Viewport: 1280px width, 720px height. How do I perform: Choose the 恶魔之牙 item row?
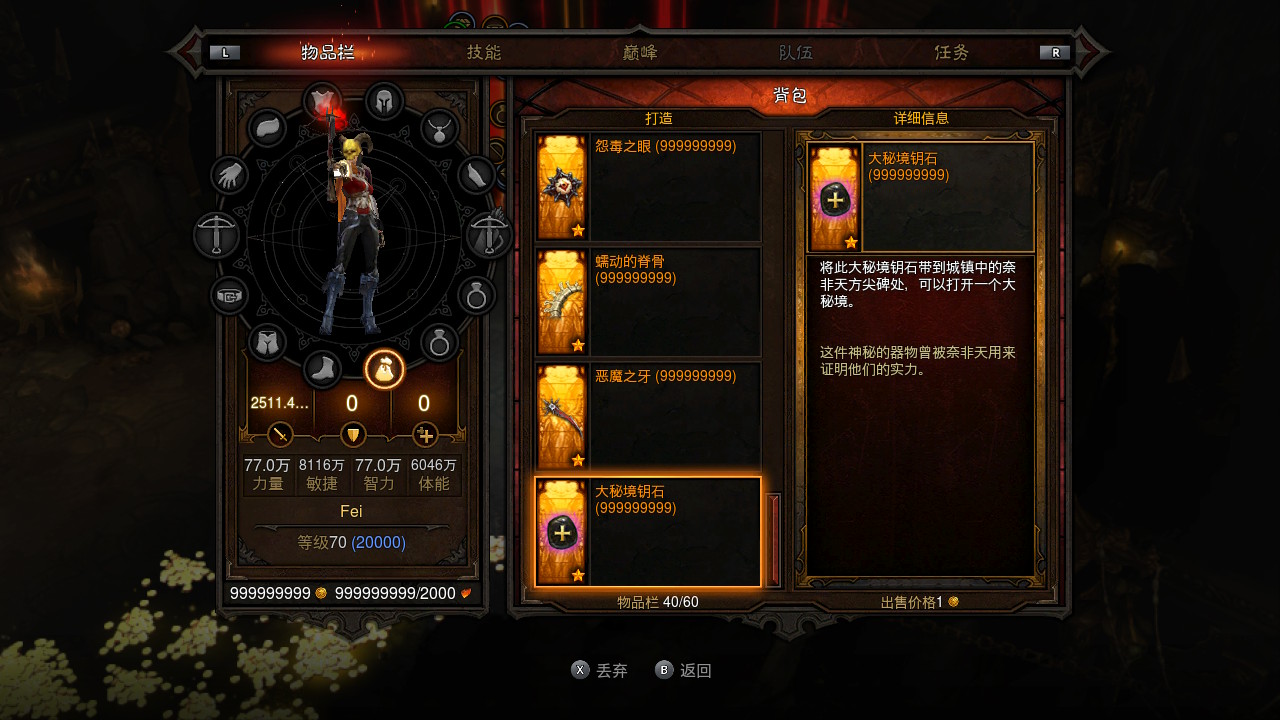tap(648, 416)
